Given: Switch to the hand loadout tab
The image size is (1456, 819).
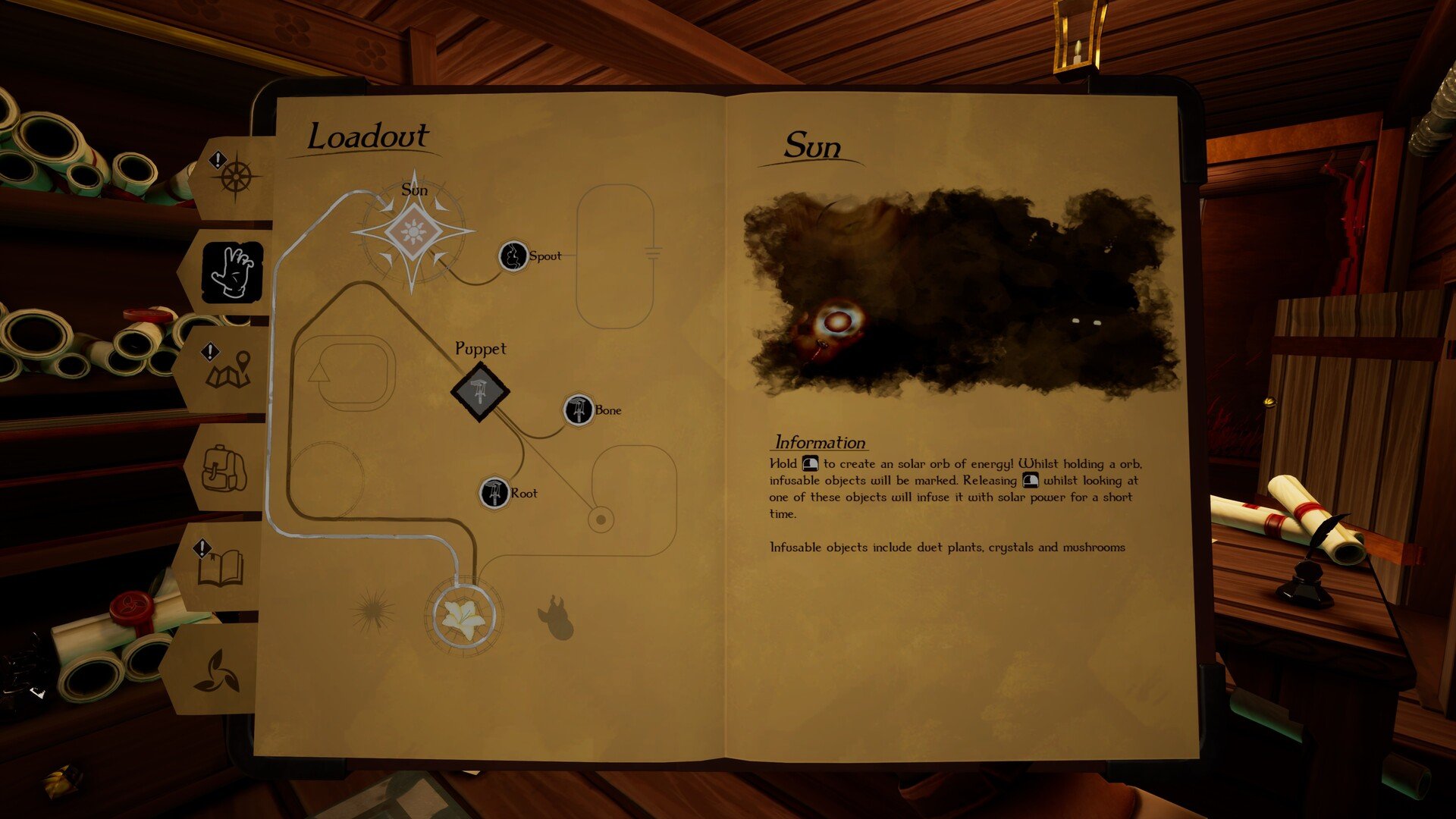Looking at the screenshot, I should coord(233,271).
